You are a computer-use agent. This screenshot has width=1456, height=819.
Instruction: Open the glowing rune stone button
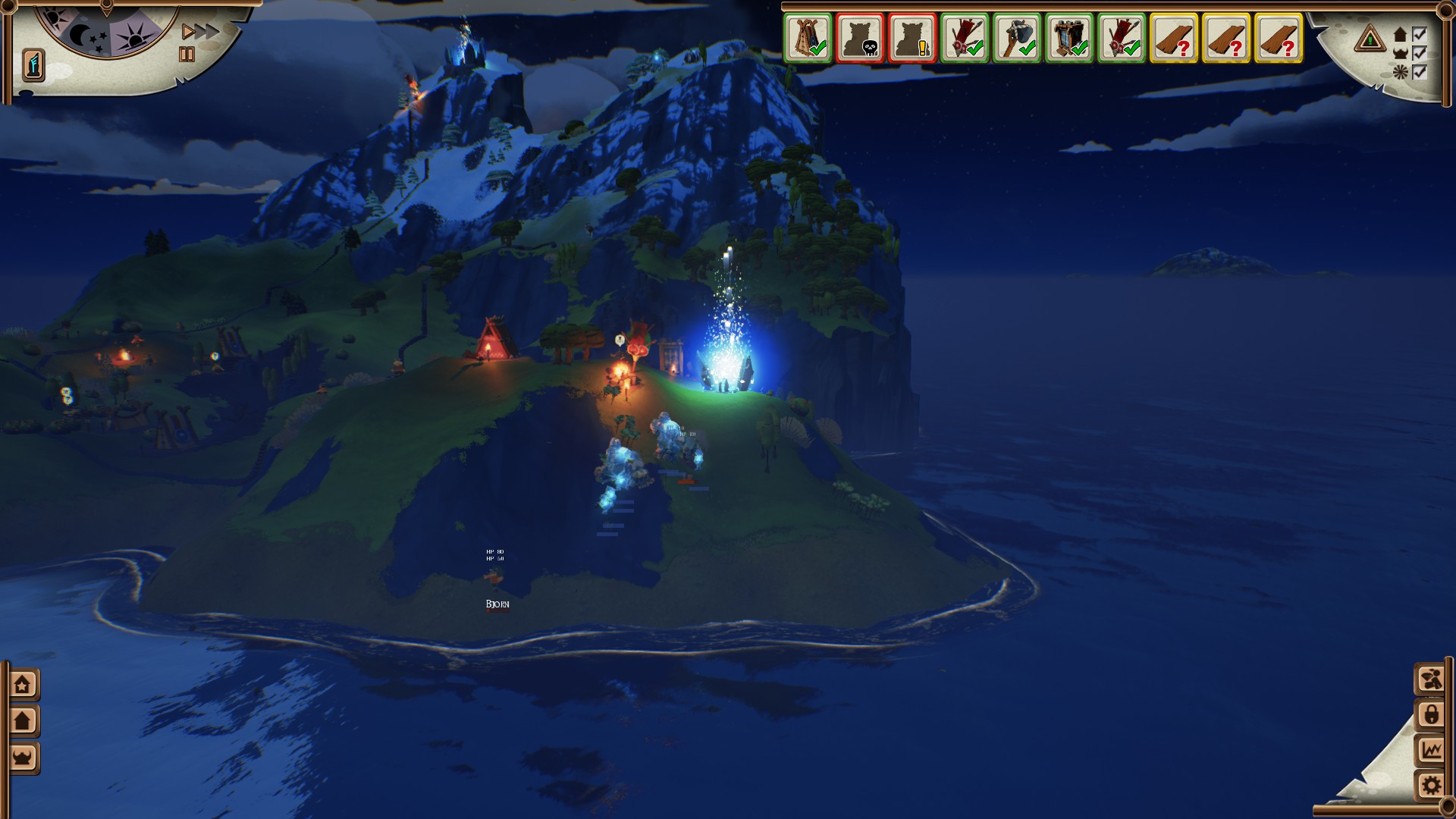pos(33,64)
